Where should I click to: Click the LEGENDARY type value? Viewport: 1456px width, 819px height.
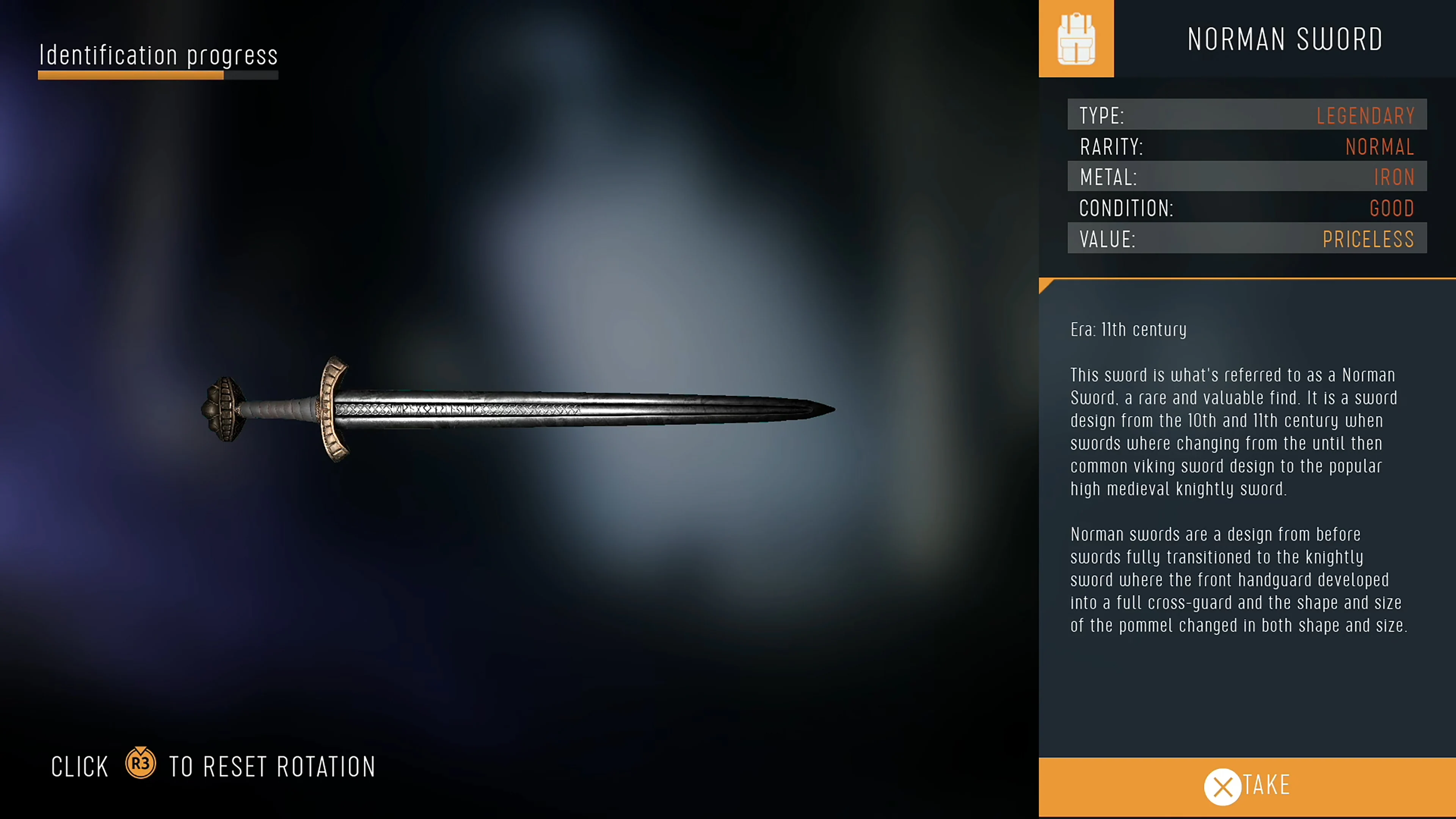tap(1365, 115)
